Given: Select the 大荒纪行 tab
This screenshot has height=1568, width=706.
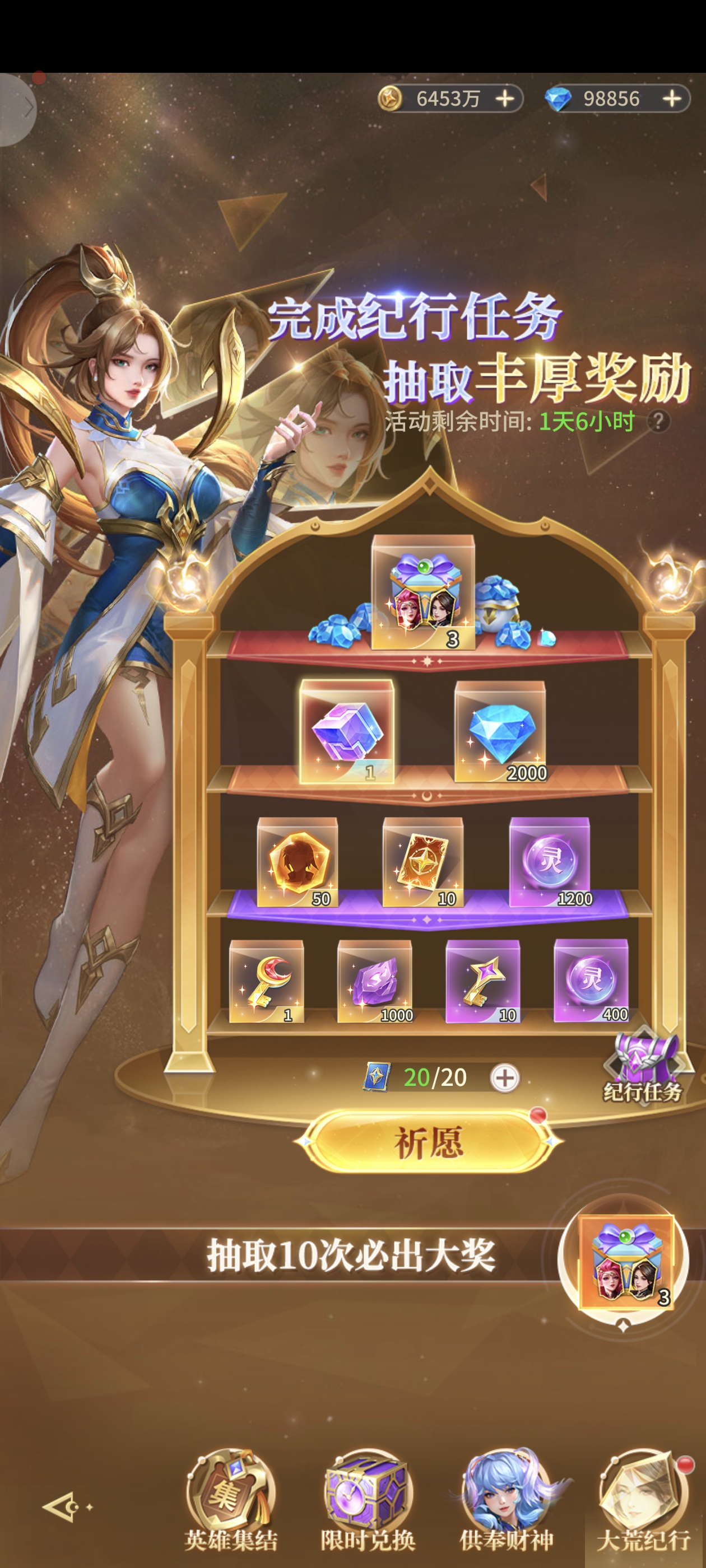Looking at the screenshot, I should (x=643, y=1501).
